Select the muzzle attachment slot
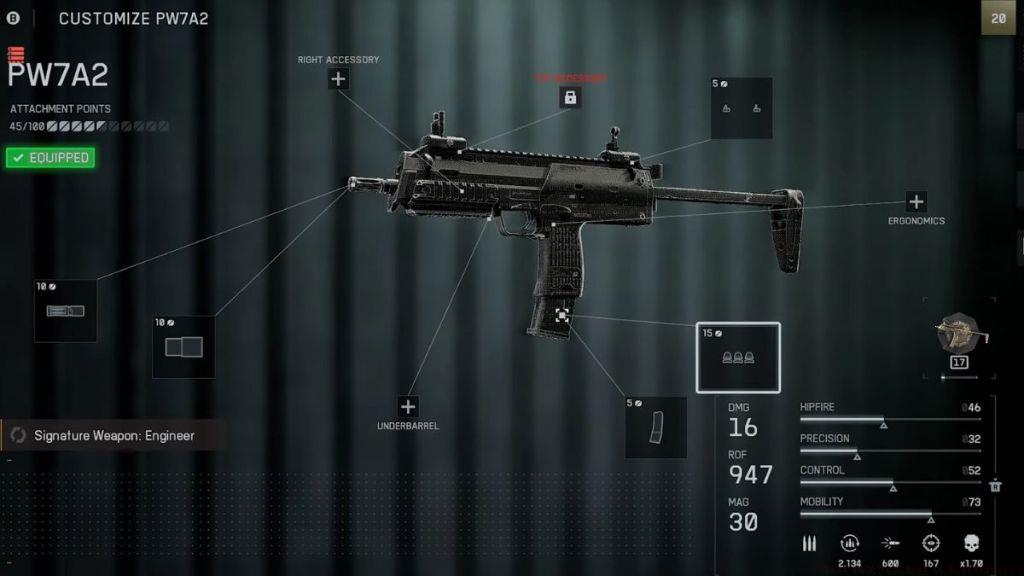This screenshot has height=576, width=1024. pos(65,310)
